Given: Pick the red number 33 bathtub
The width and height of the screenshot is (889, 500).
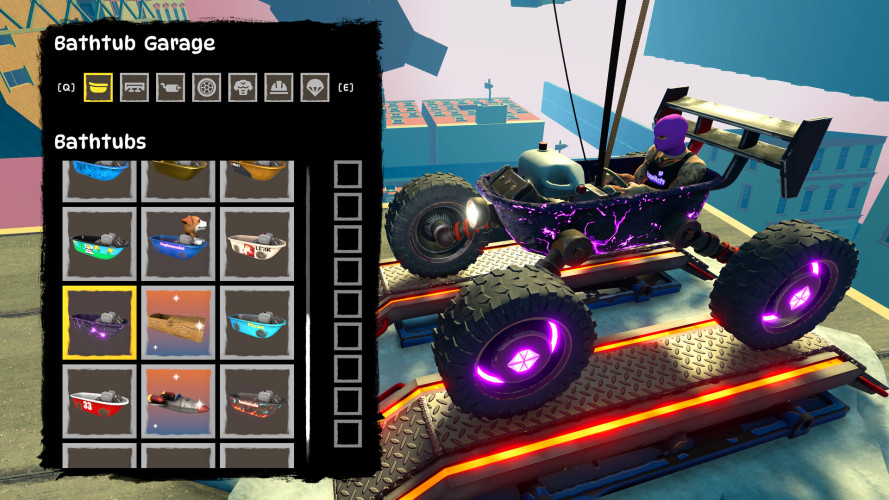Looking at the screenshot, I should click(98, 401).
